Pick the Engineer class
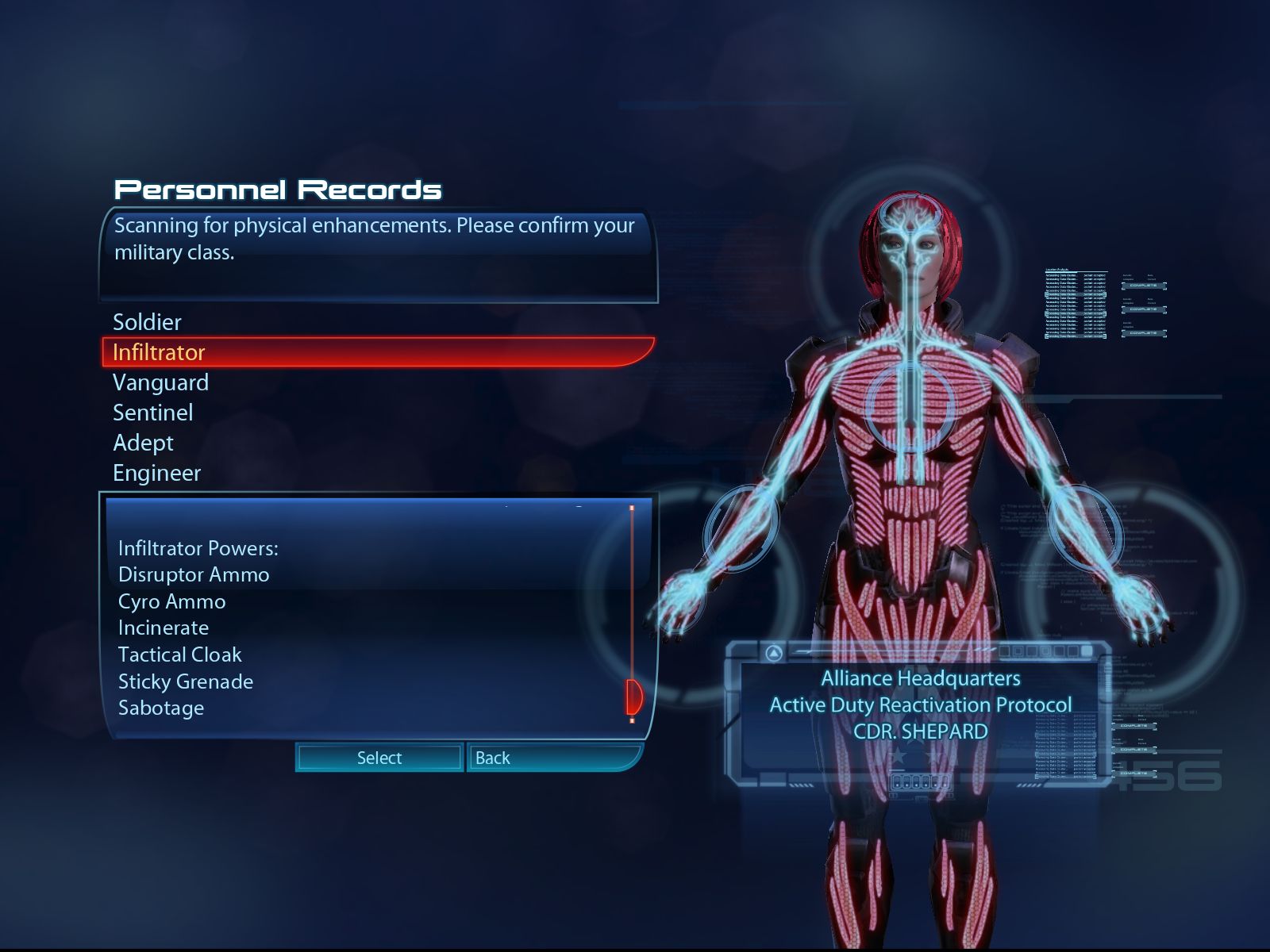Screen dimensions: 1270x952 (156, 473)
